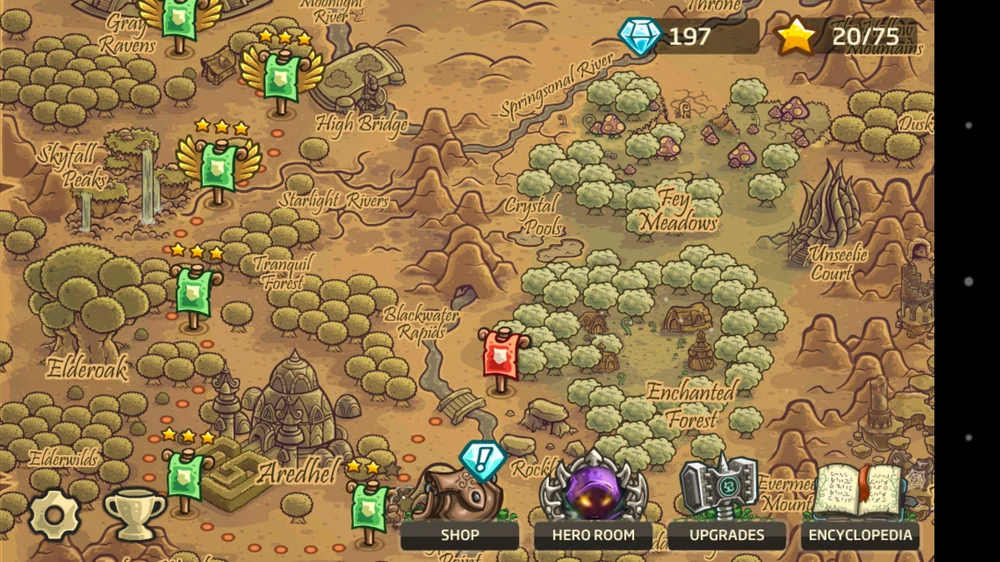Select the red flag level near Blackwater Rapids
The width and height of the screenshot is (1000, 562).
(x=500, y=356)
